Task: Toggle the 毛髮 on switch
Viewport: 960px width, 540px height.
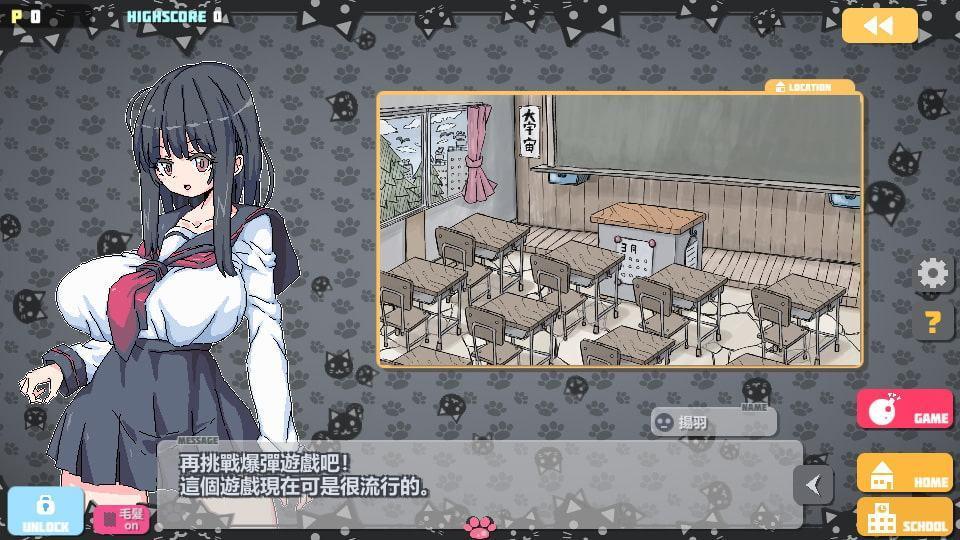Action: pyautogui.click(x=121, y=519)
